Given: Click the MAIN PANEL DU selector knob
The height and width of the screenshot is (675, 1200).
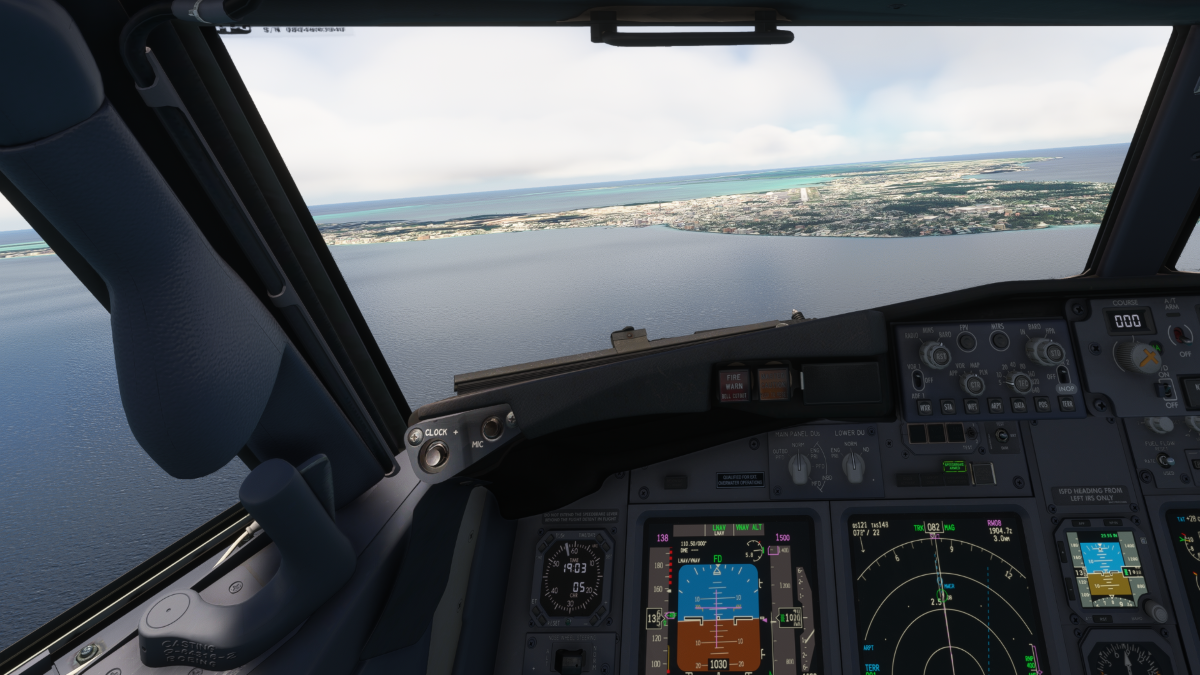Looking at the screenshot, I should point(798,466).
